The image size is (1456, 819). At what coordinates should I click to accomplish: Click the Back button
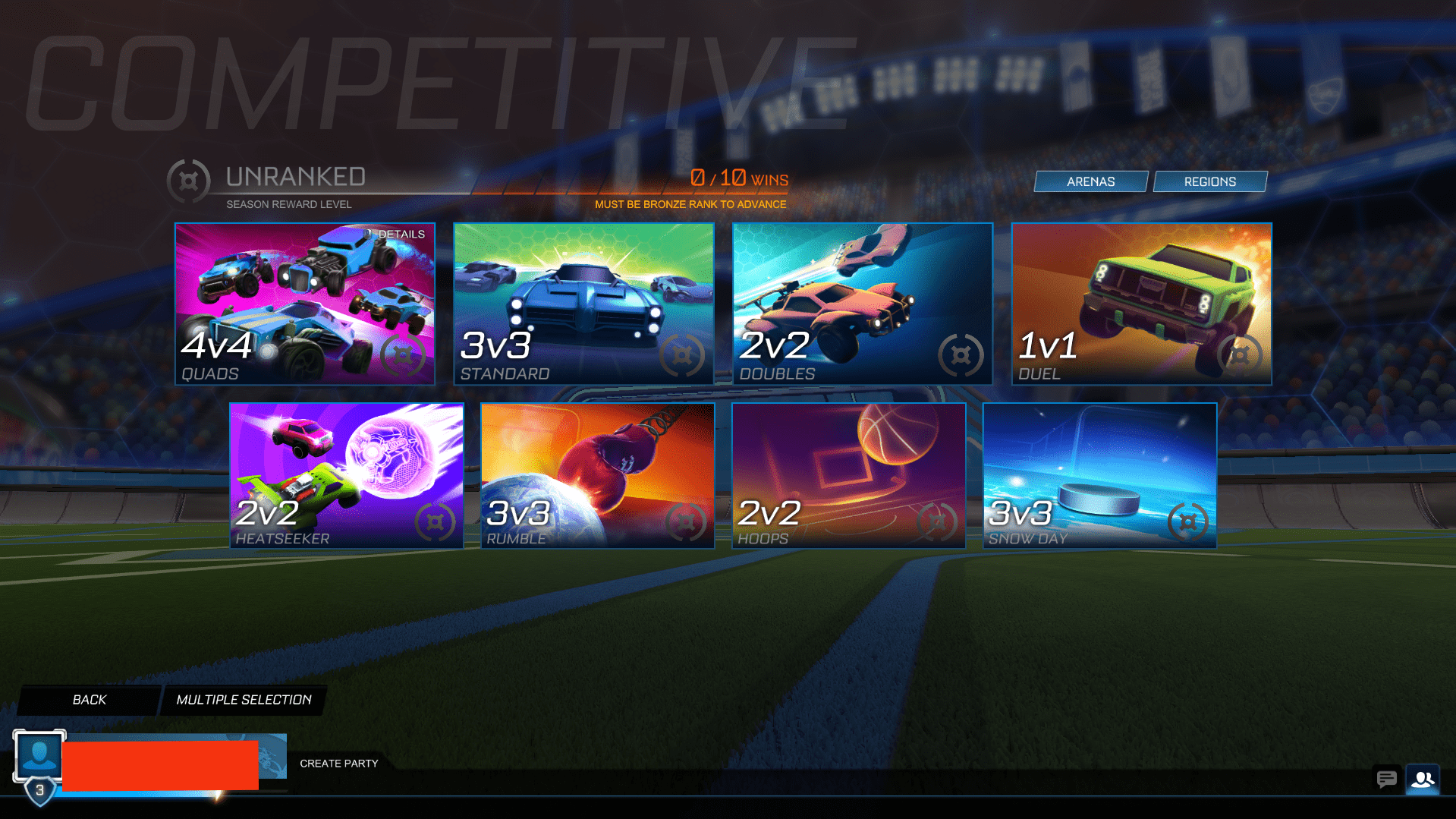click(x=89, y=699)
